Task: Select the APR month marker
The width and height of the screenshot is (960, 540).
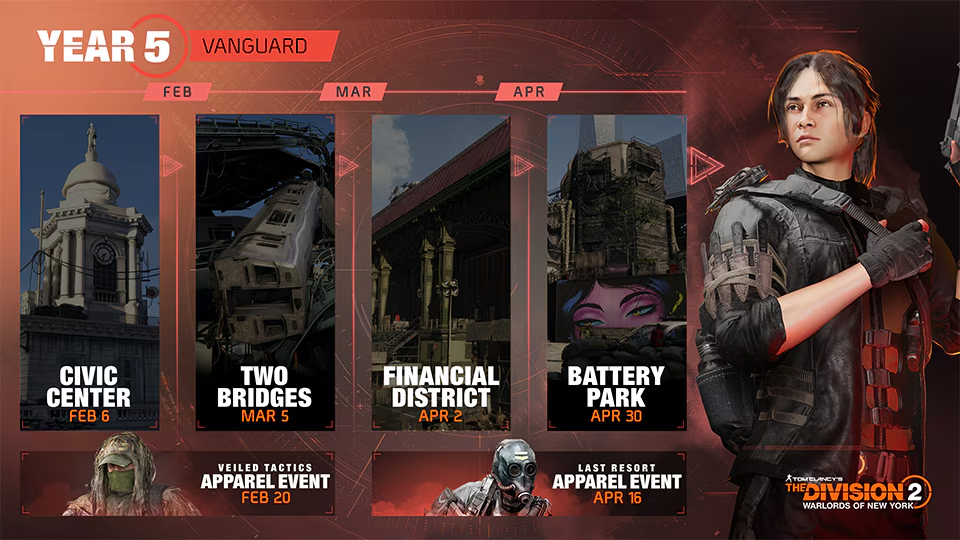Action: tap(529, 92)
